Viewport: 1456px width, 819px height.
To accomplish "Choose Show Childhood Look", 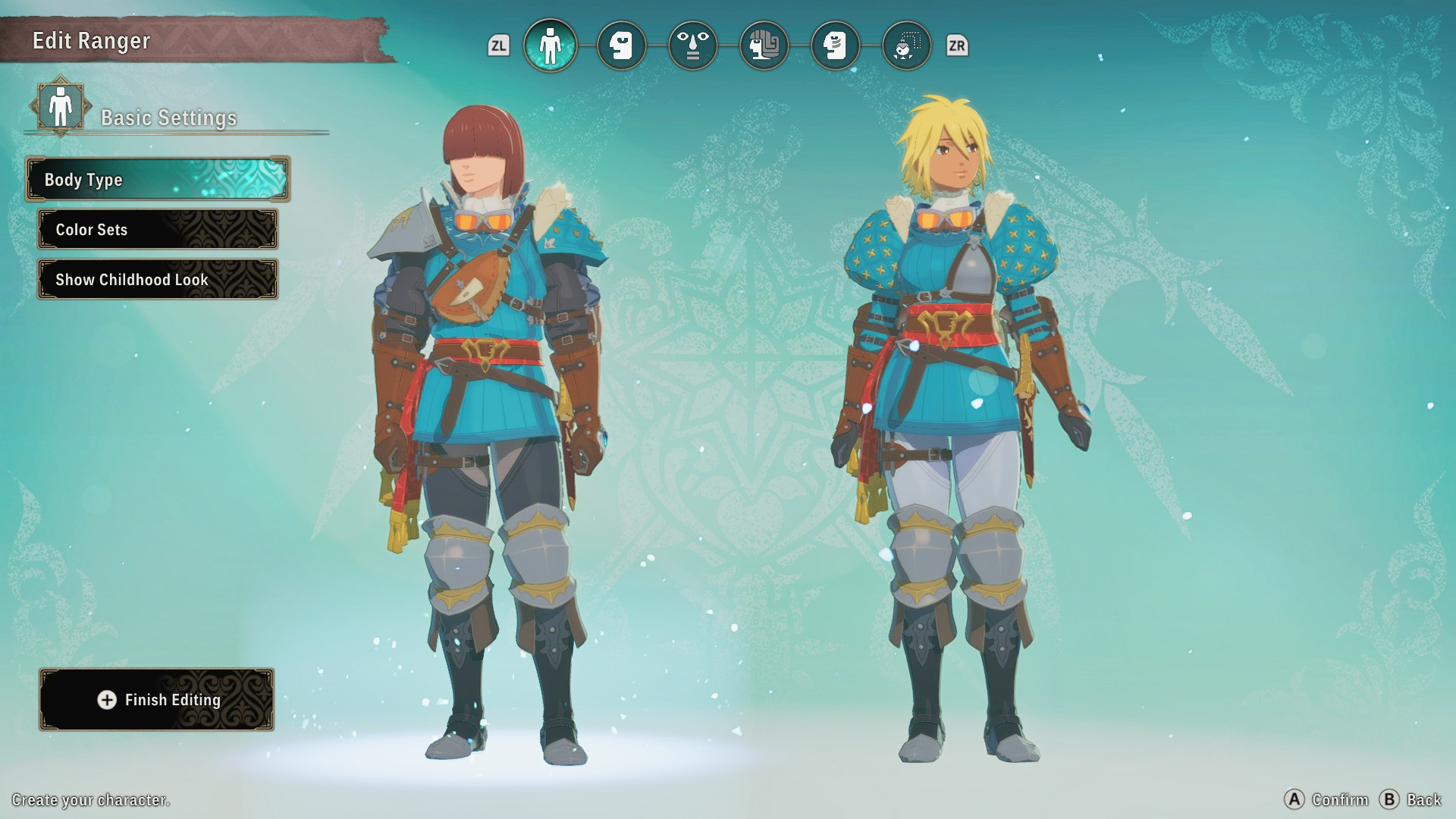I will (x=158, y=280).
